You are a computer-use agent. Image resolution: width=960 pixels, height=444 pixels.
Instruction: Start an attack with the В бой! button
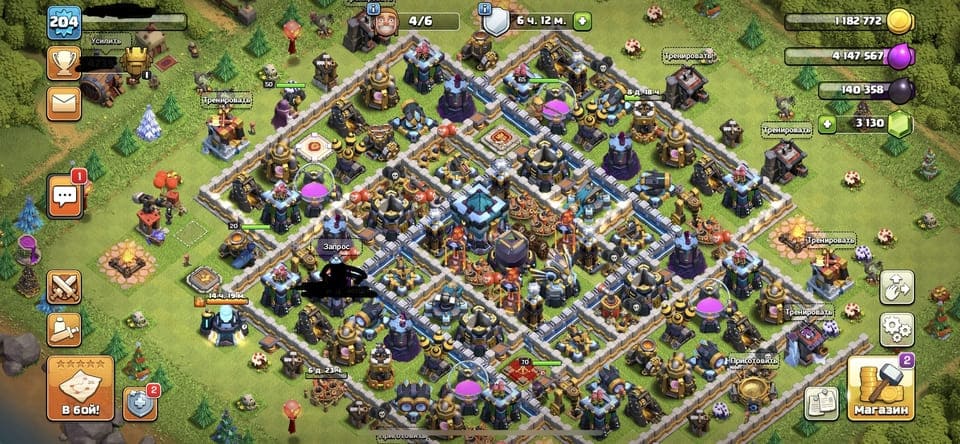(x=79, y=387)
